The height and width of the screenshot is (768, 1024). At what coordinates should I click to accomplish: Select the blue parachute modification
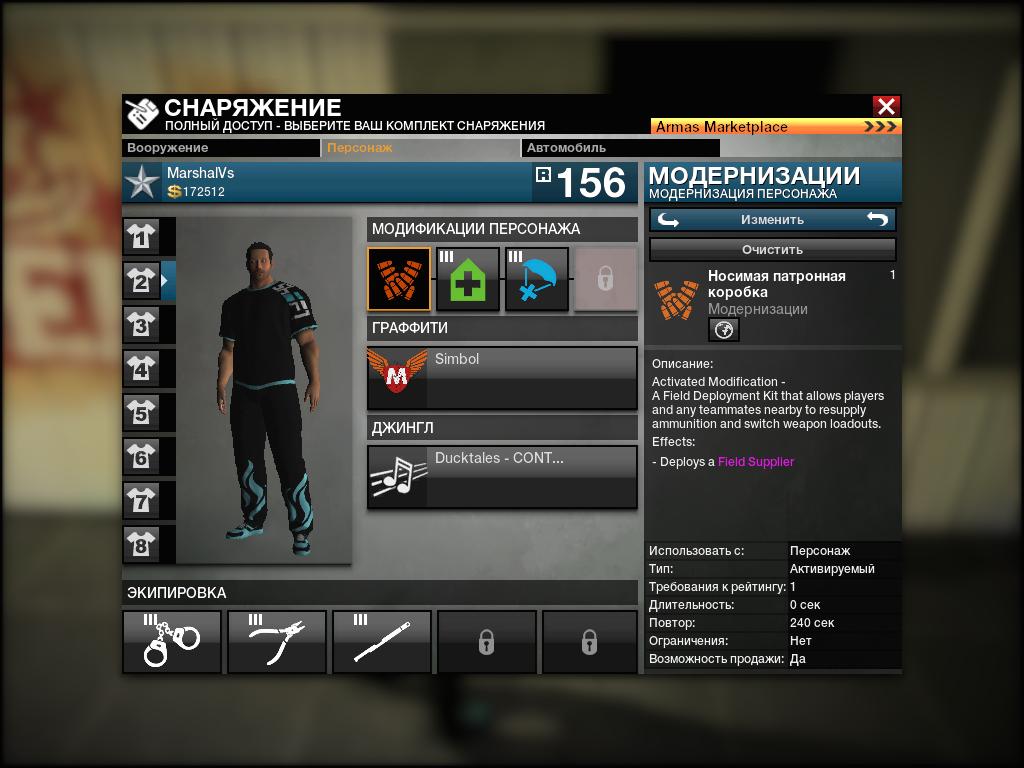coord(537,279)
